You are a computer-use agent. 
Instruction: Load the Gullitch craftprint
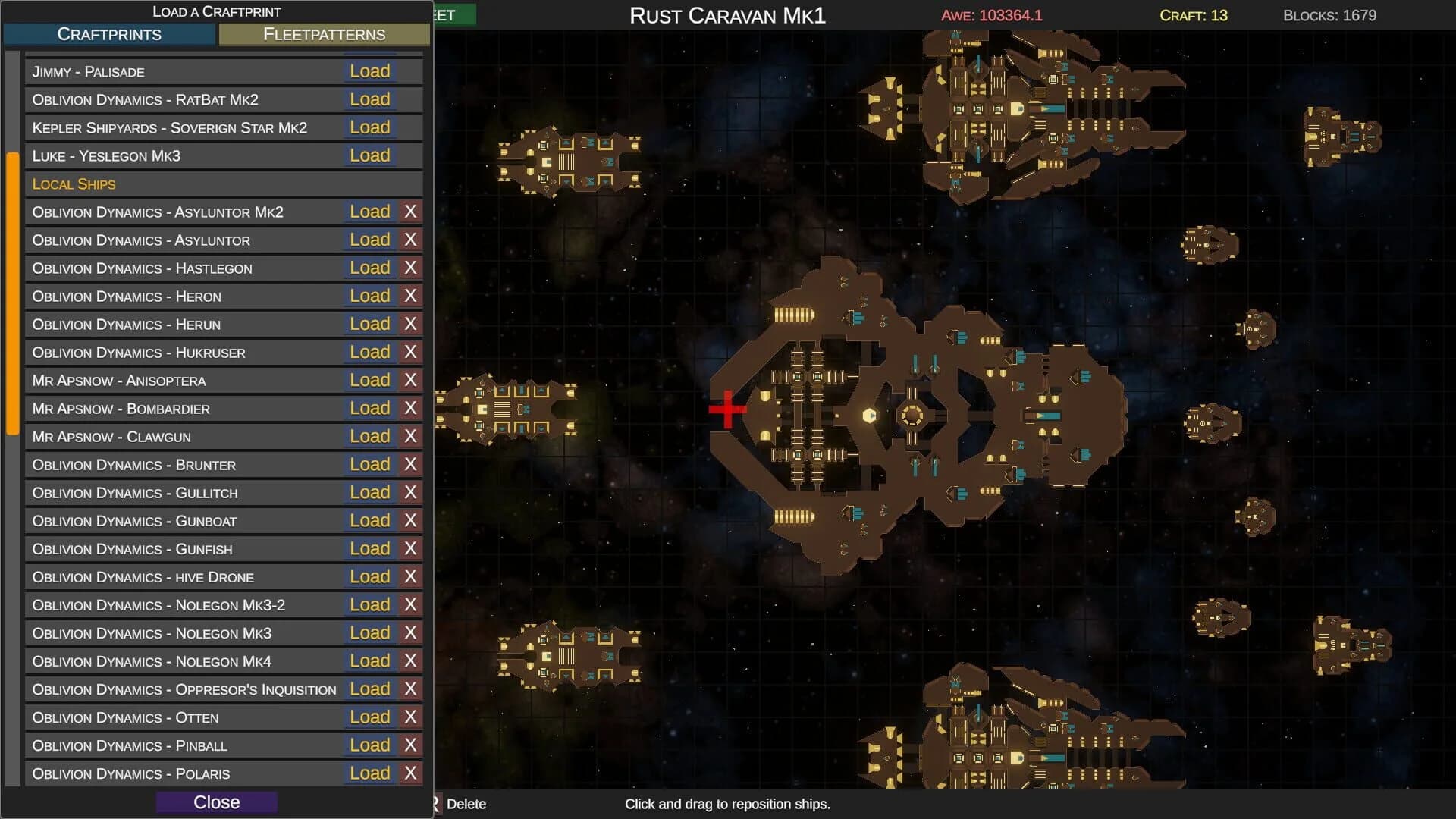370,492
